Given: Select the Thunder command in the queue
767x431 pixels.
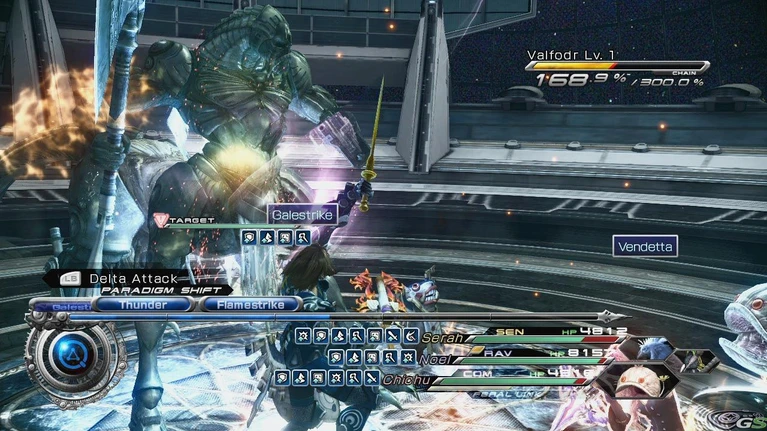Looking at the screenshot, I should (x=144, y=304).
